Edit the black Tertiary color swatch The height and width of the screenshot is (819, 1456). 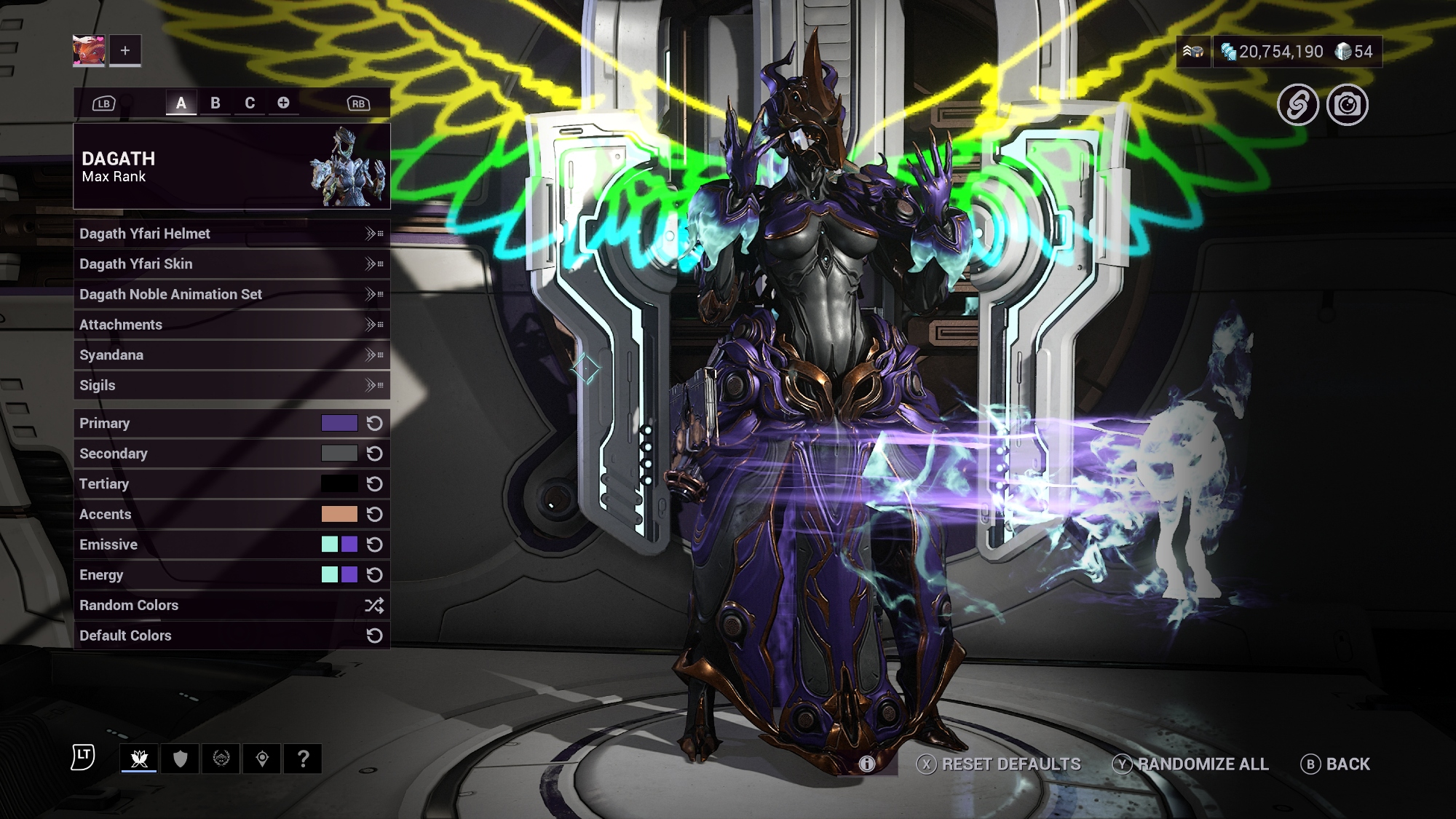(339, 484)
